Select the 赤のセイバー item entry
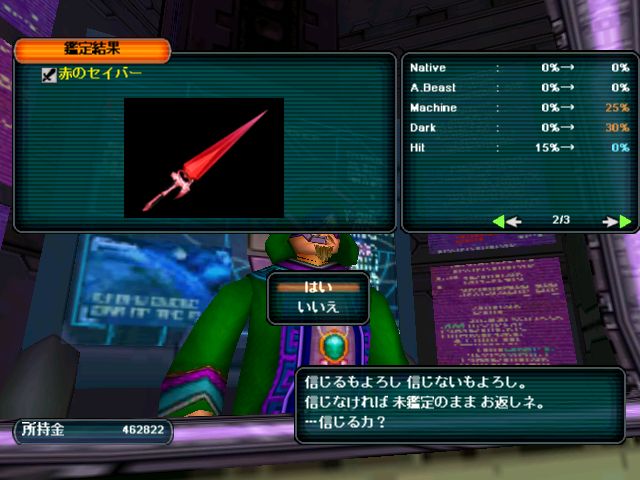The image size is (640, 480). (99, 74)
